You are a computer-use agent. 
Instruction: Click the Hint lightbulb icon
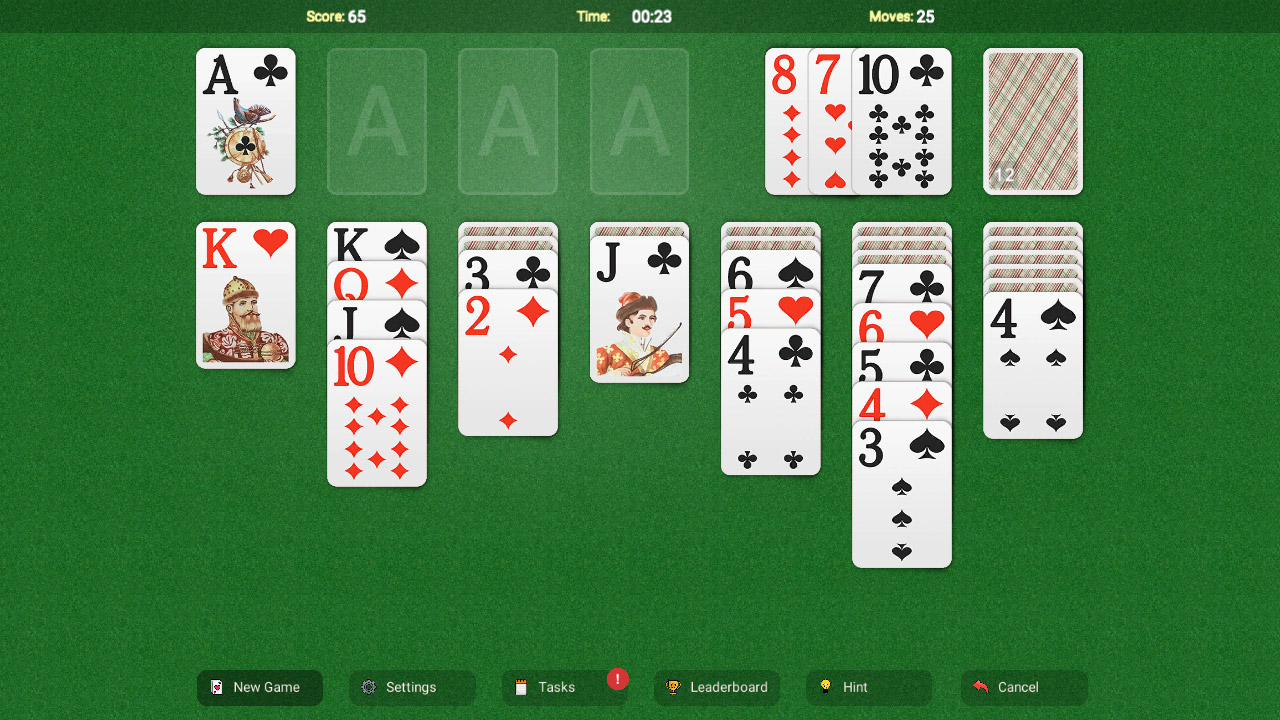click(826, 687)
